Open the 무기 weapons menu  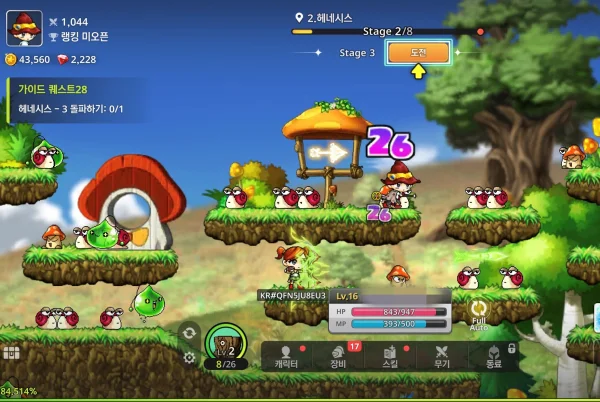click(x=442, y=357)
